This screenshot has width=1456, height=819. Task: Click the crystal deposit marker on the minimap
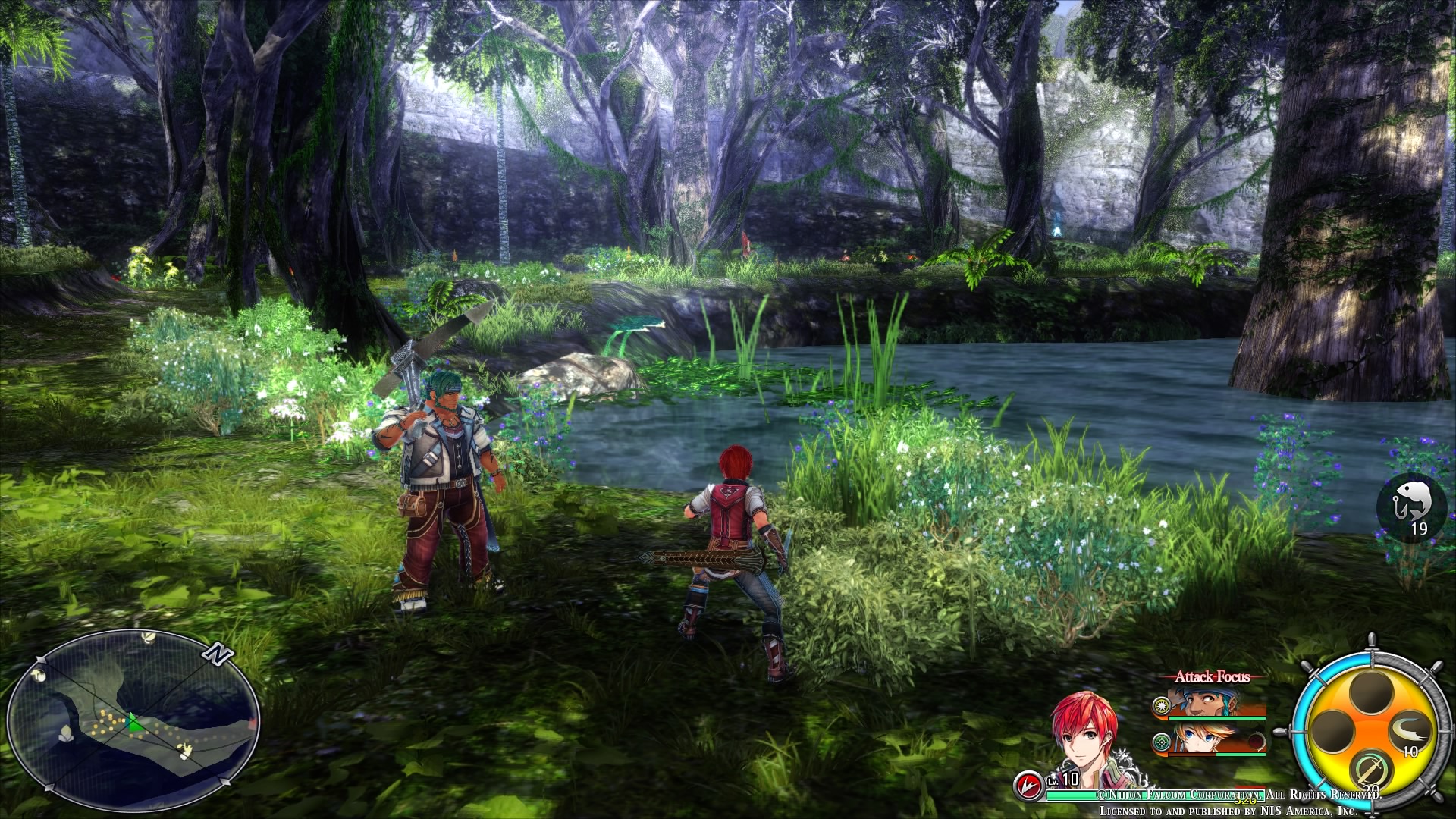(66, 734)
